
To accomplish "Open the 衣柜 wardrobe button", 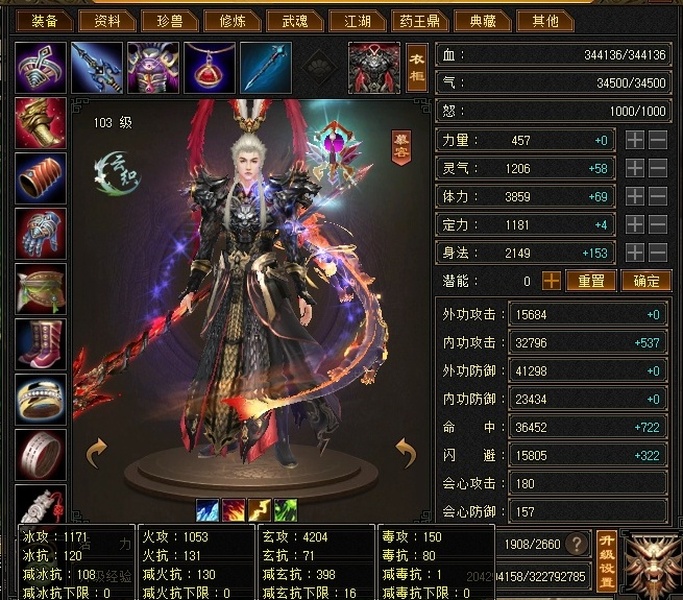I will tap(416, 68).
